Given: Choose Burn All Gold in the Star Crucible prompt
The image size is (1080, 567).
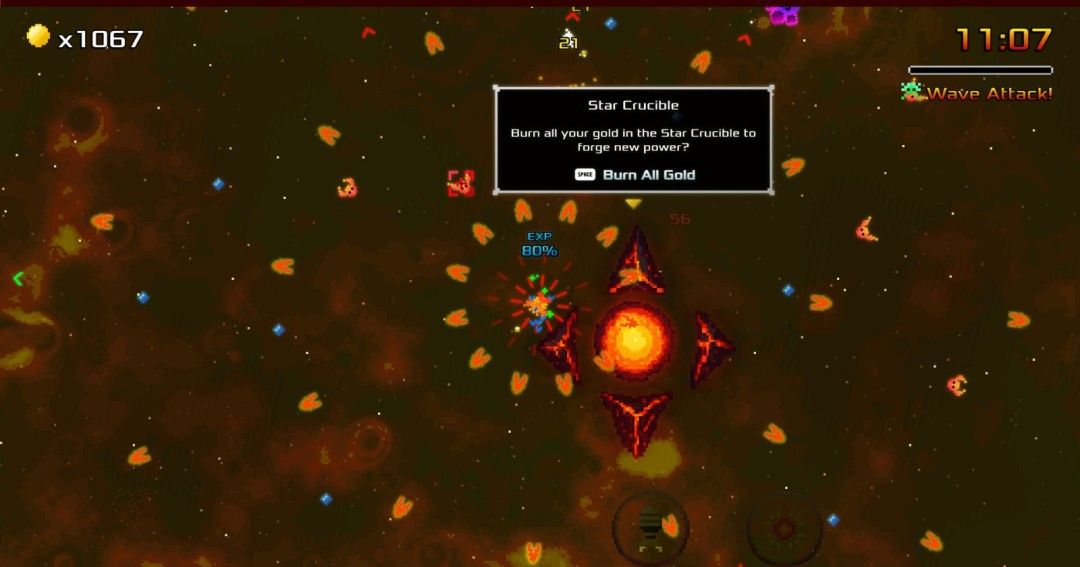Looking at the screenshot, I should coord(635,175).
